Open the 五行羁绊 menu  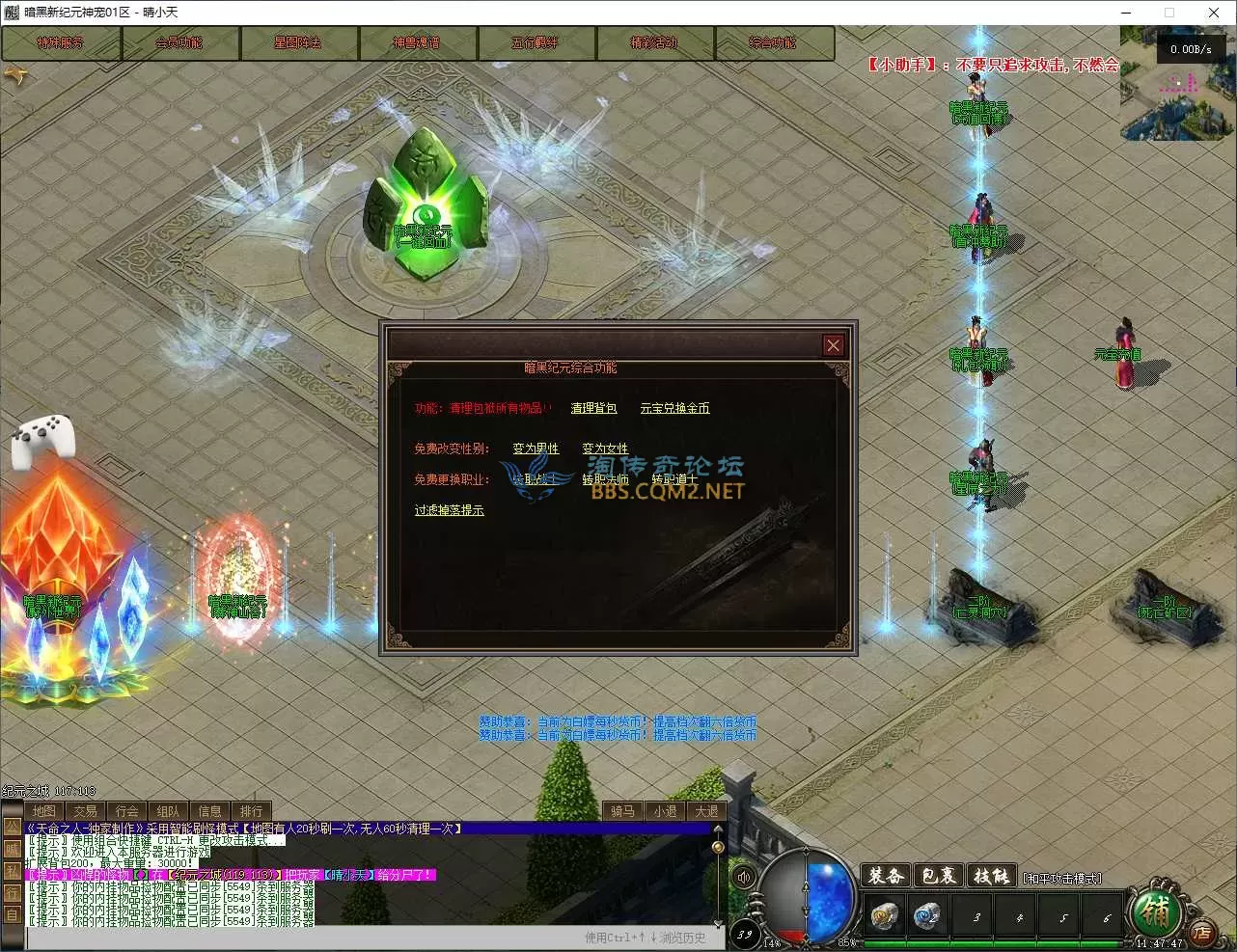536,43
